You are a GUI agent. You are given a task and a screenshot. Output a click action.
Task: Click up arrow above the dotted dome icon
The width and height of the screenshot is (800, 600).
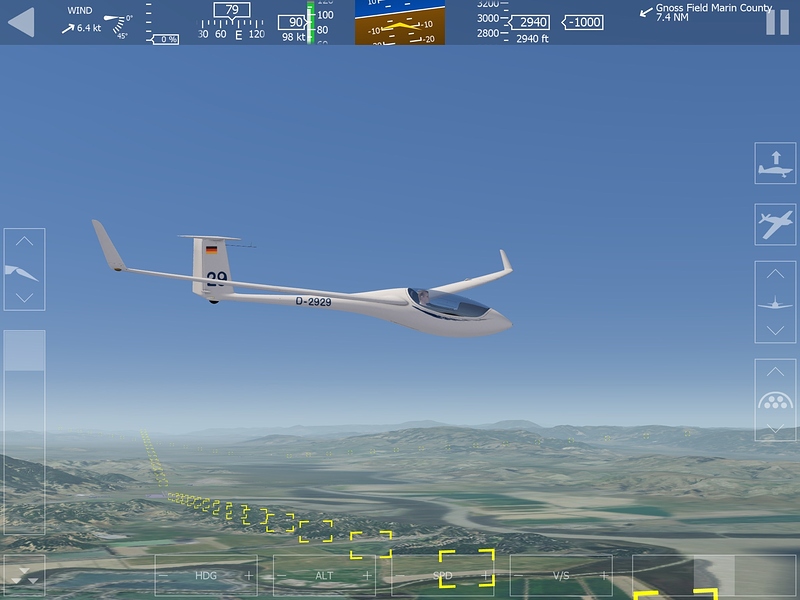tap(775, 372)
